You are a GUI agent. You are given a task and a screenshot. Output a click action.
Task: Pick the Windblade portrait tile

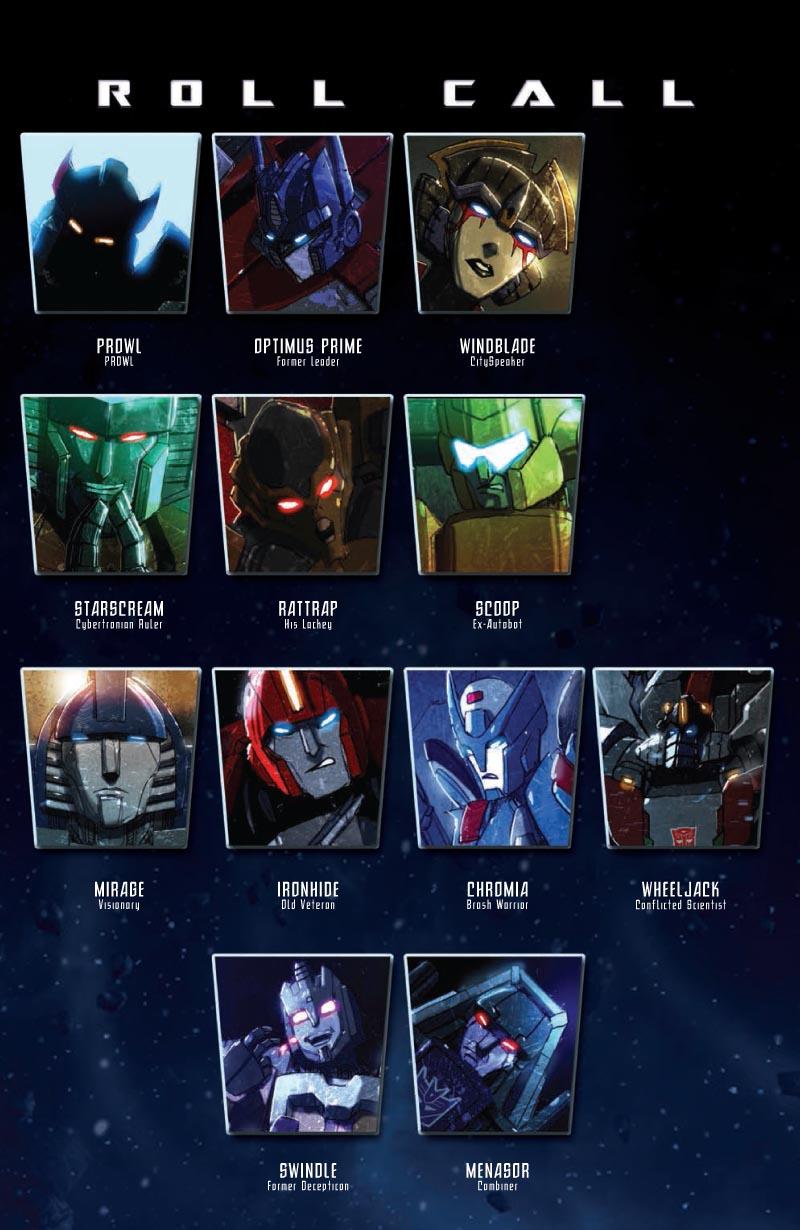coord(494,223)
